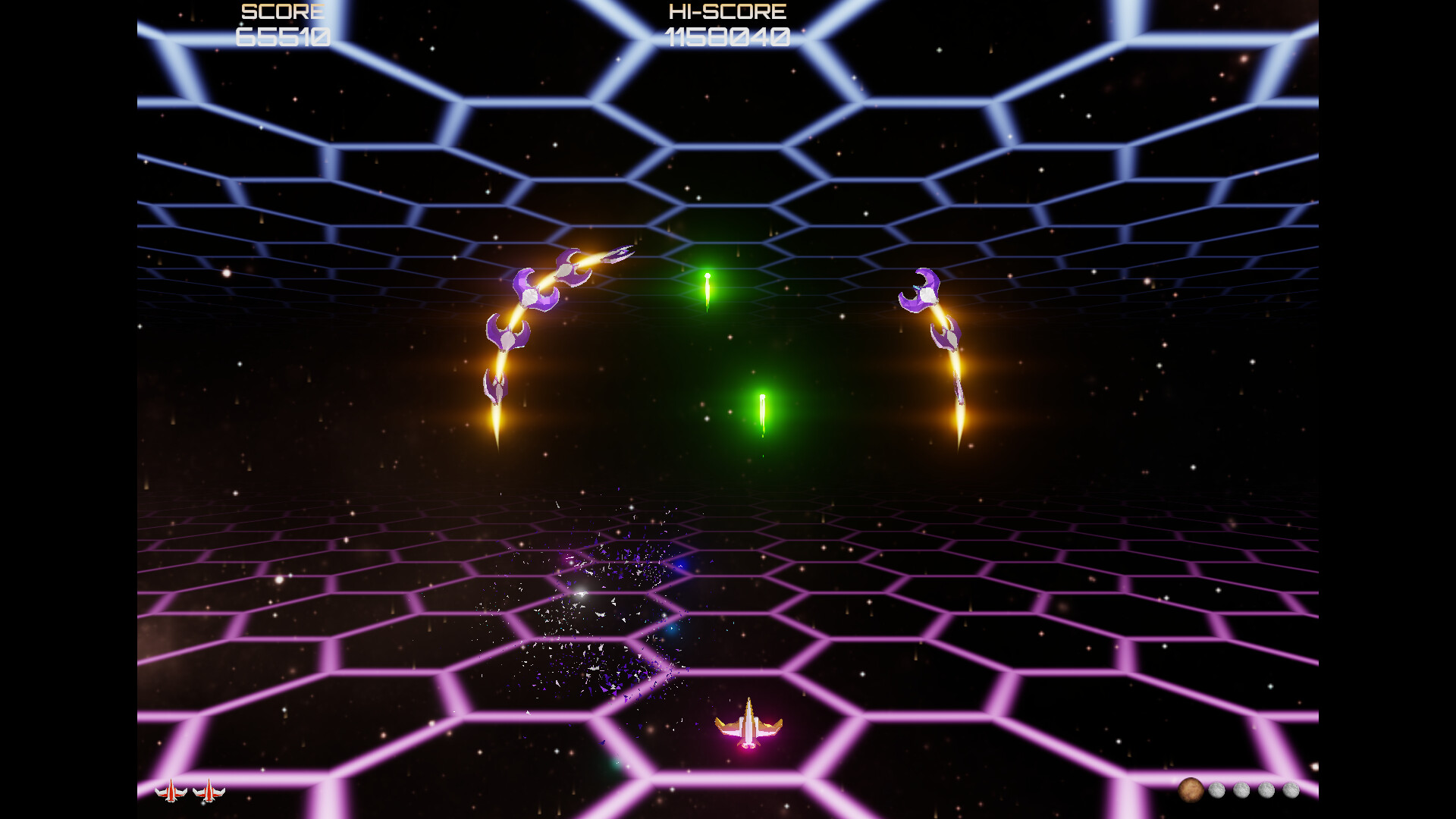Viewport: 1456px width, 819px height.
Task: Click the brown planet icon bottom right
Action: [x=1191, y=789]
